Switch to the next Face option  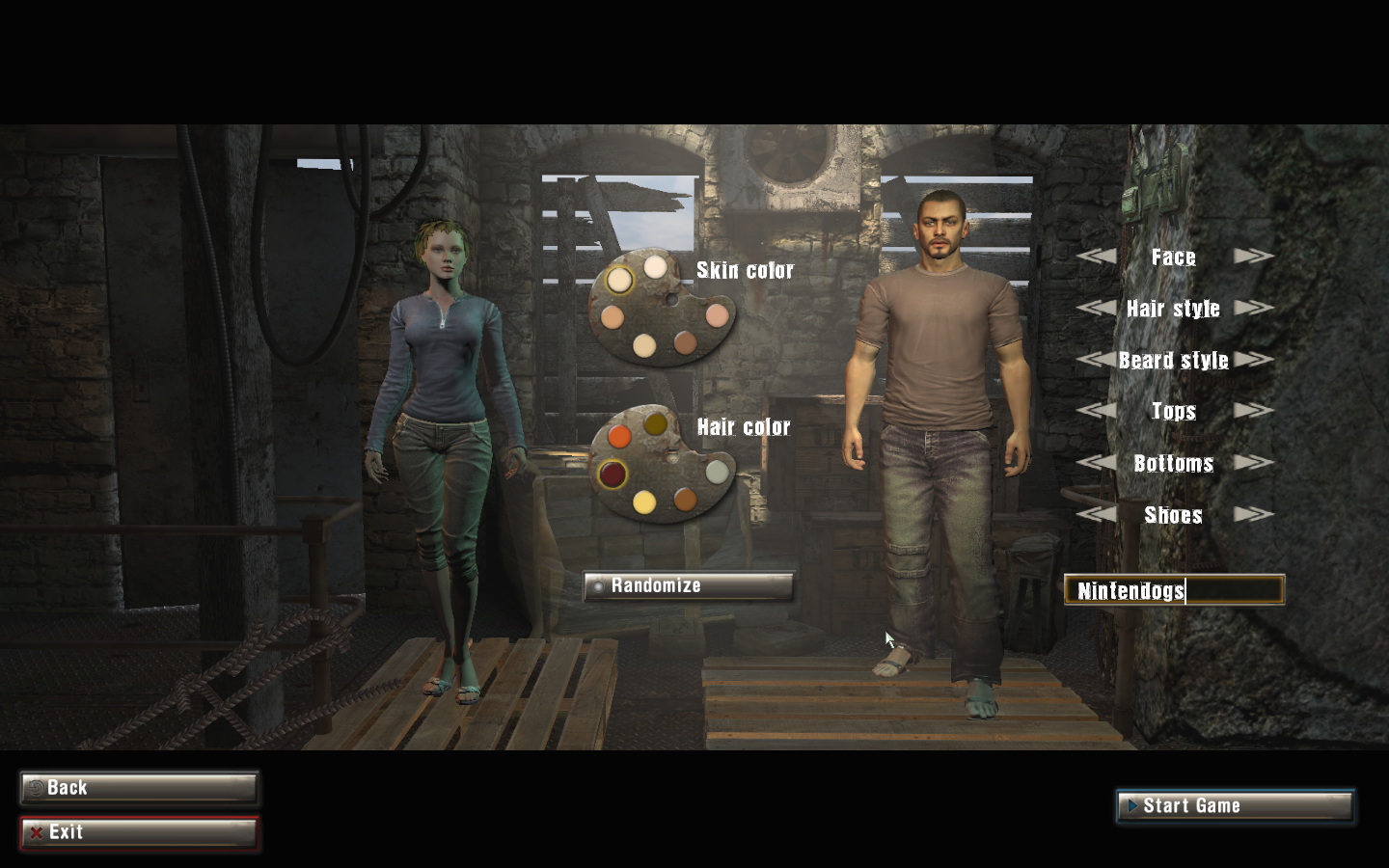(1254, 257)
